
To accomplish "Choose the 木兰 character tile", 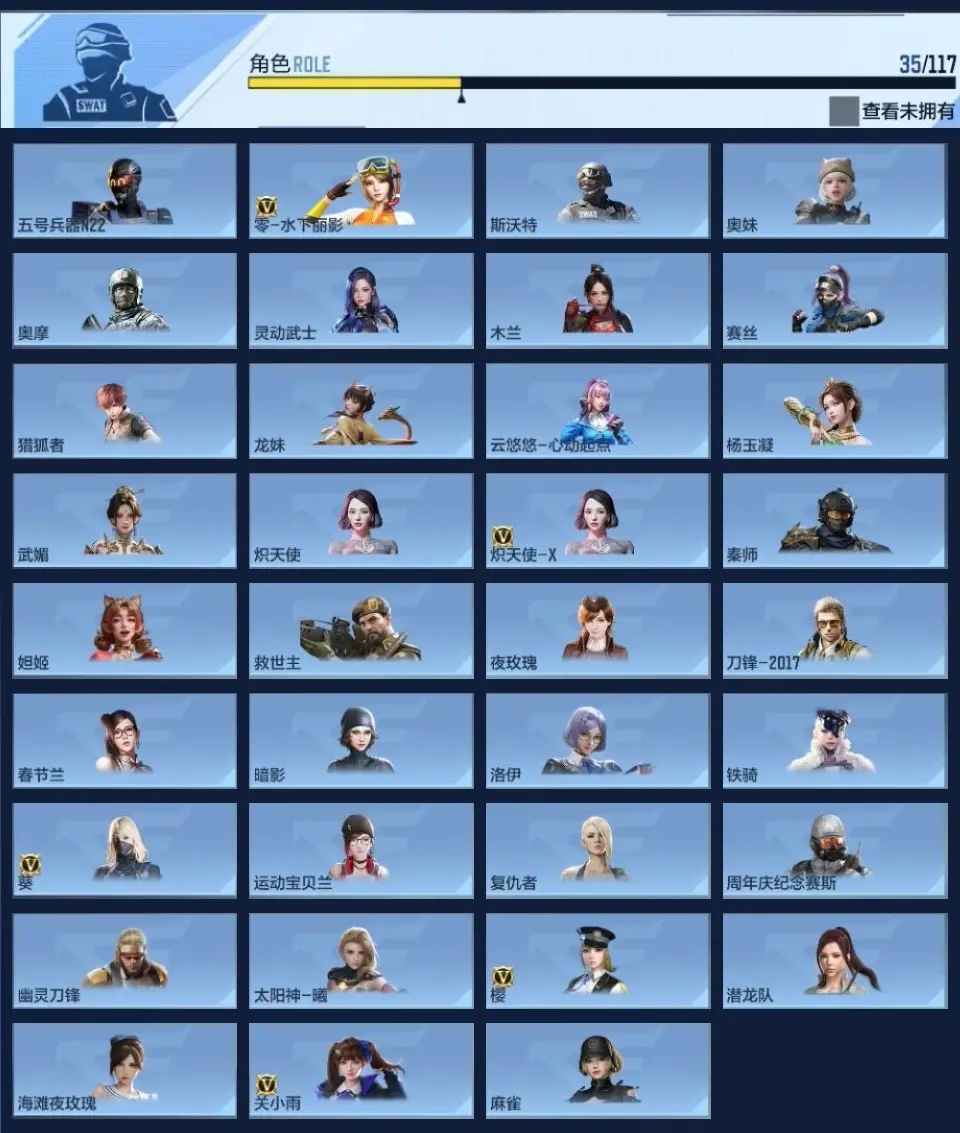I will (x=598, y=301).
